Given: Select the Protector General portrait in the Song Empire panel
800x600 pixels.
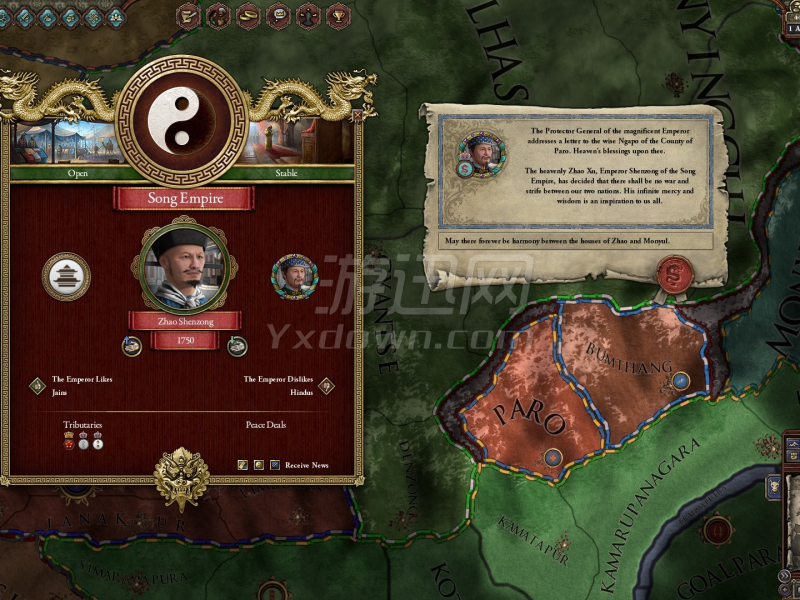Looking at the screenshot, I should coord(294,277).
